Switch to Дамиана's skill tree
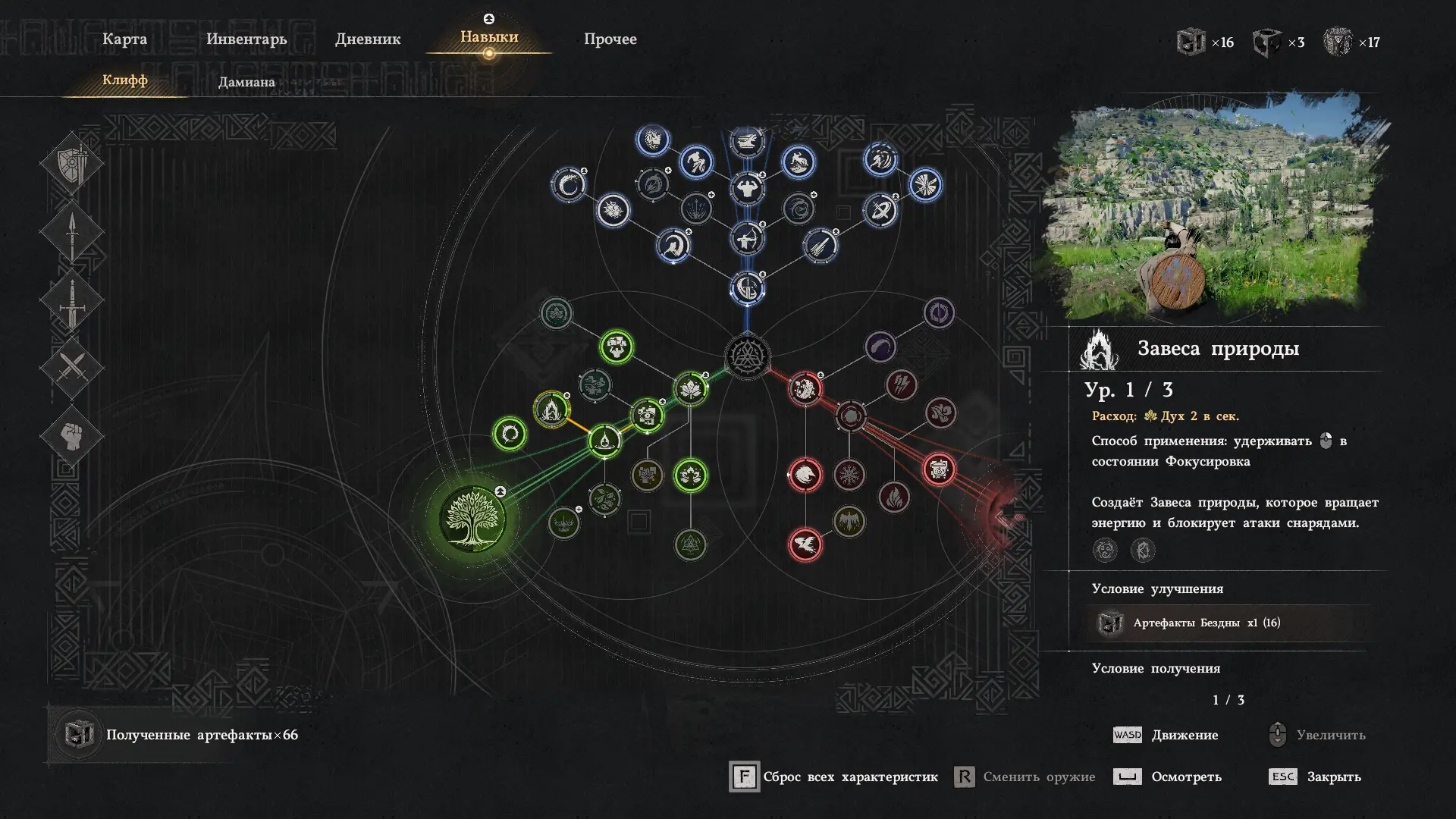 (246, 82)
